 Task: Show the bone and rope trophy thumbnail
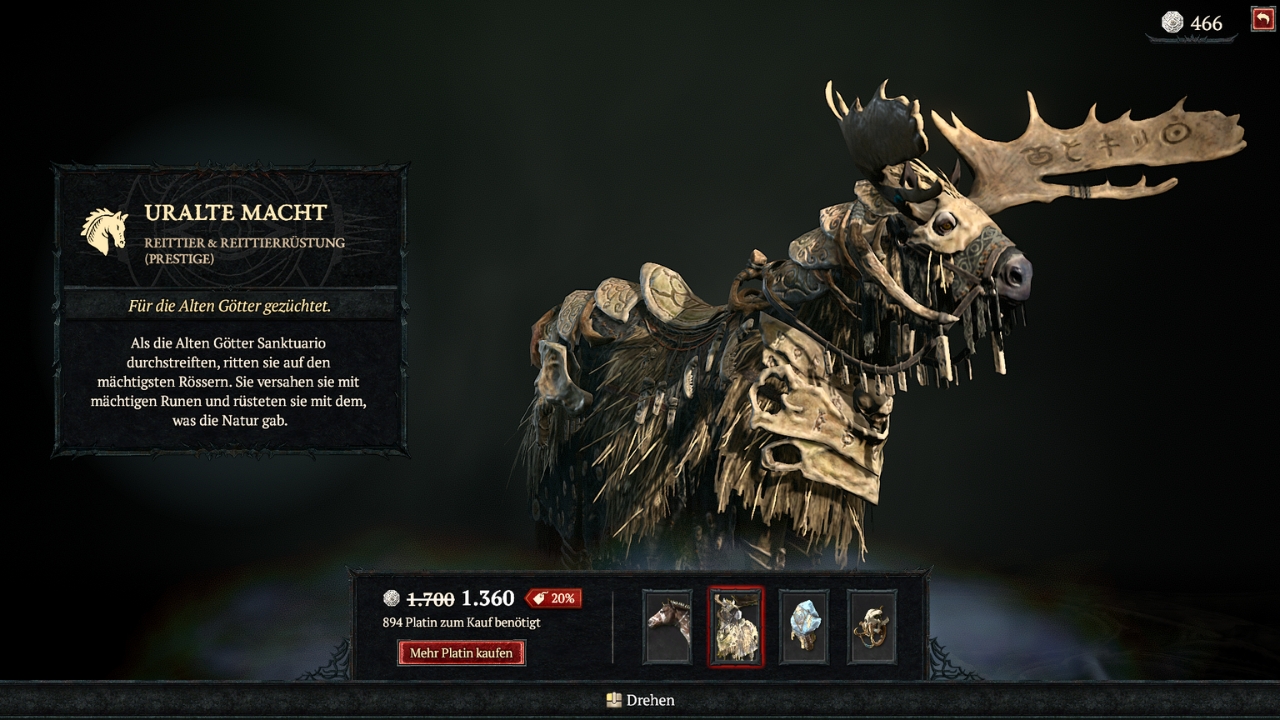871,626
